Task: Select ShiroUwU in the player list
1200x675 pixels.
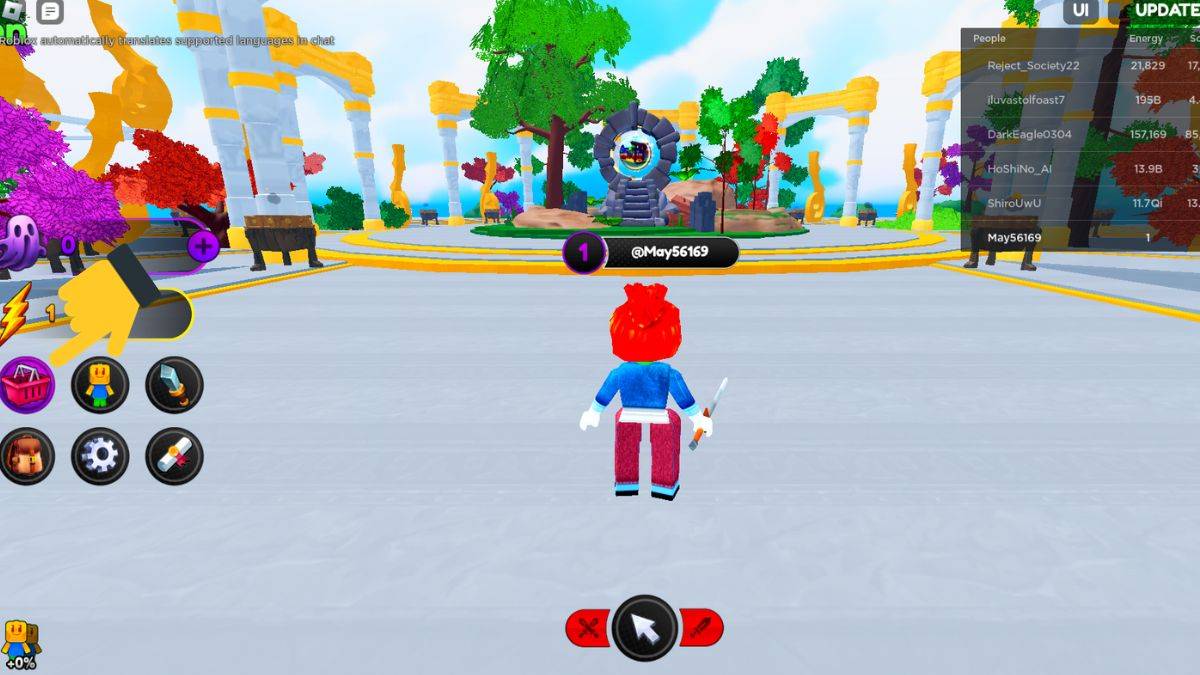Action: [1016, 203]
